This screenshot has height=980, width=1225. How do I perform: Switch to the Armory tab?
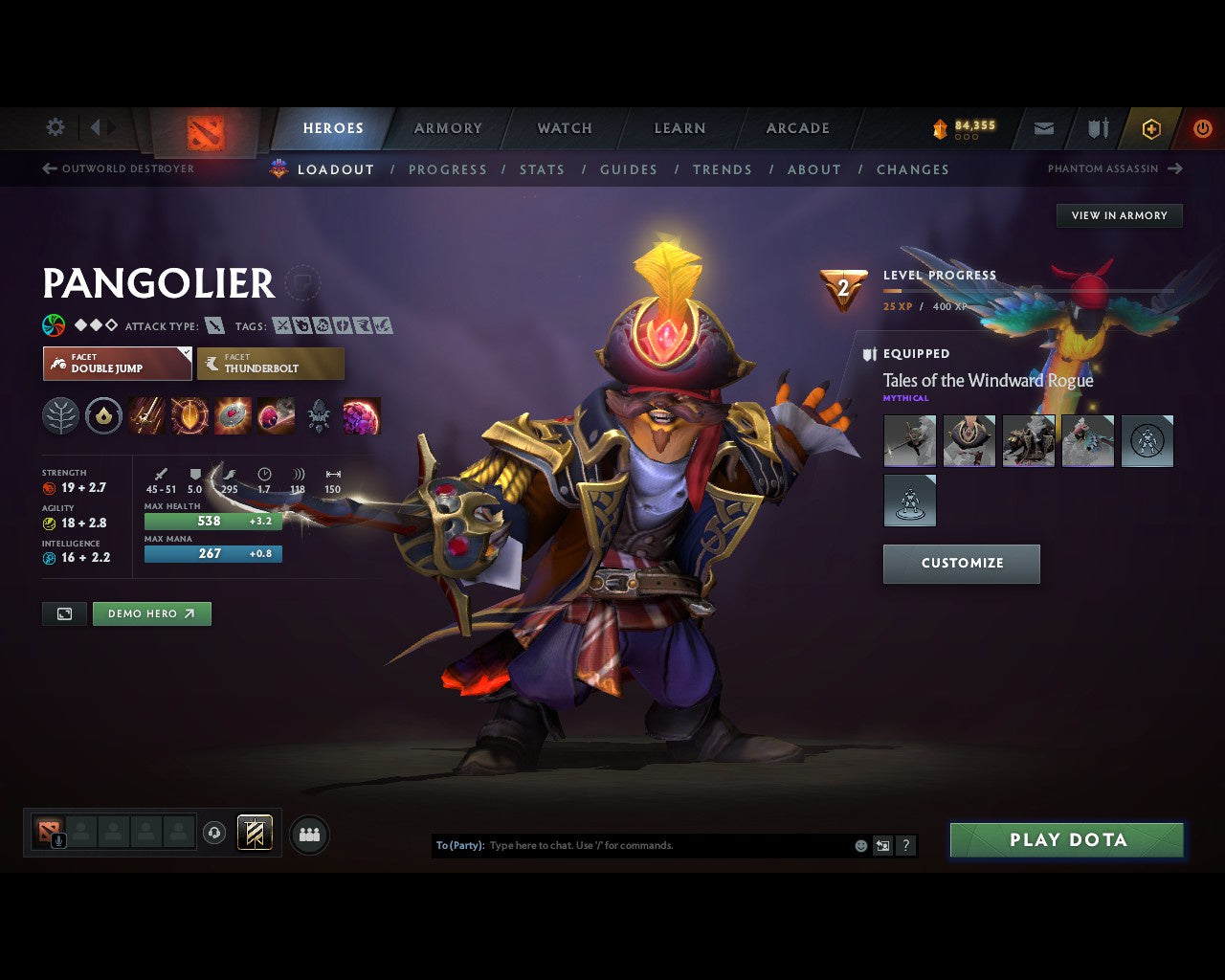(x=448, y=128)
